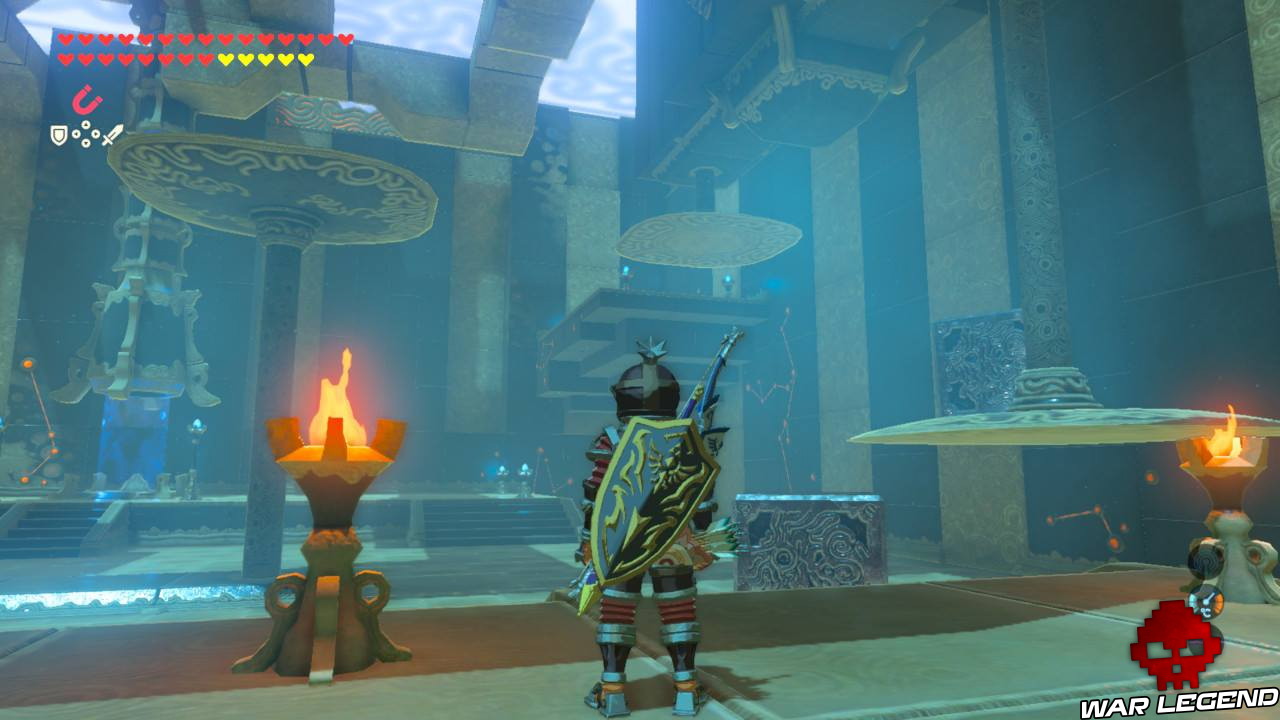Screen dimensions: 1280x720
Task: Toggle the Magnesis rune active state
Action: (x=85, y=98)
